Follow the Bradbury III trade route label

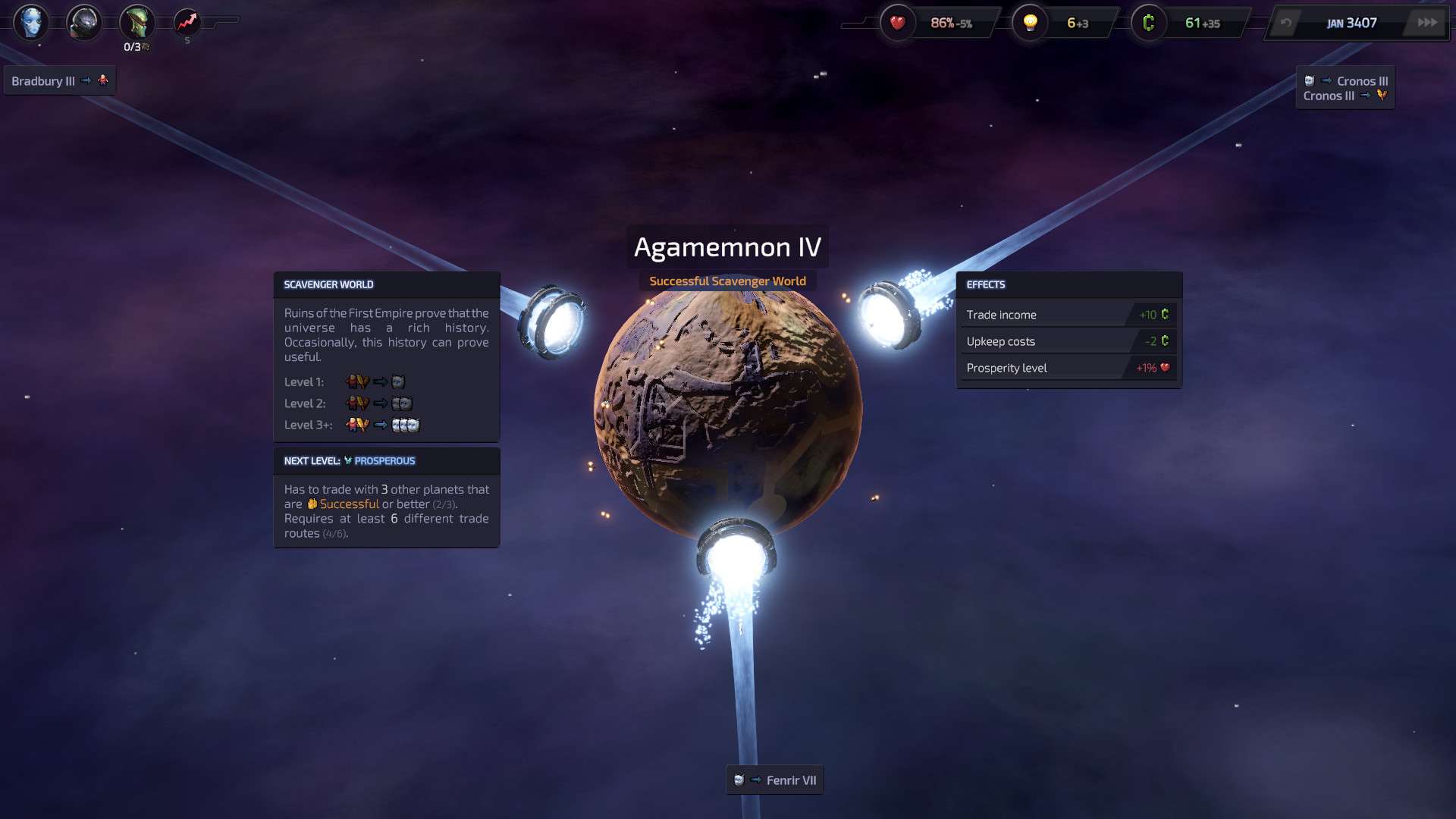pyautogui.click(x=59, y=80)
